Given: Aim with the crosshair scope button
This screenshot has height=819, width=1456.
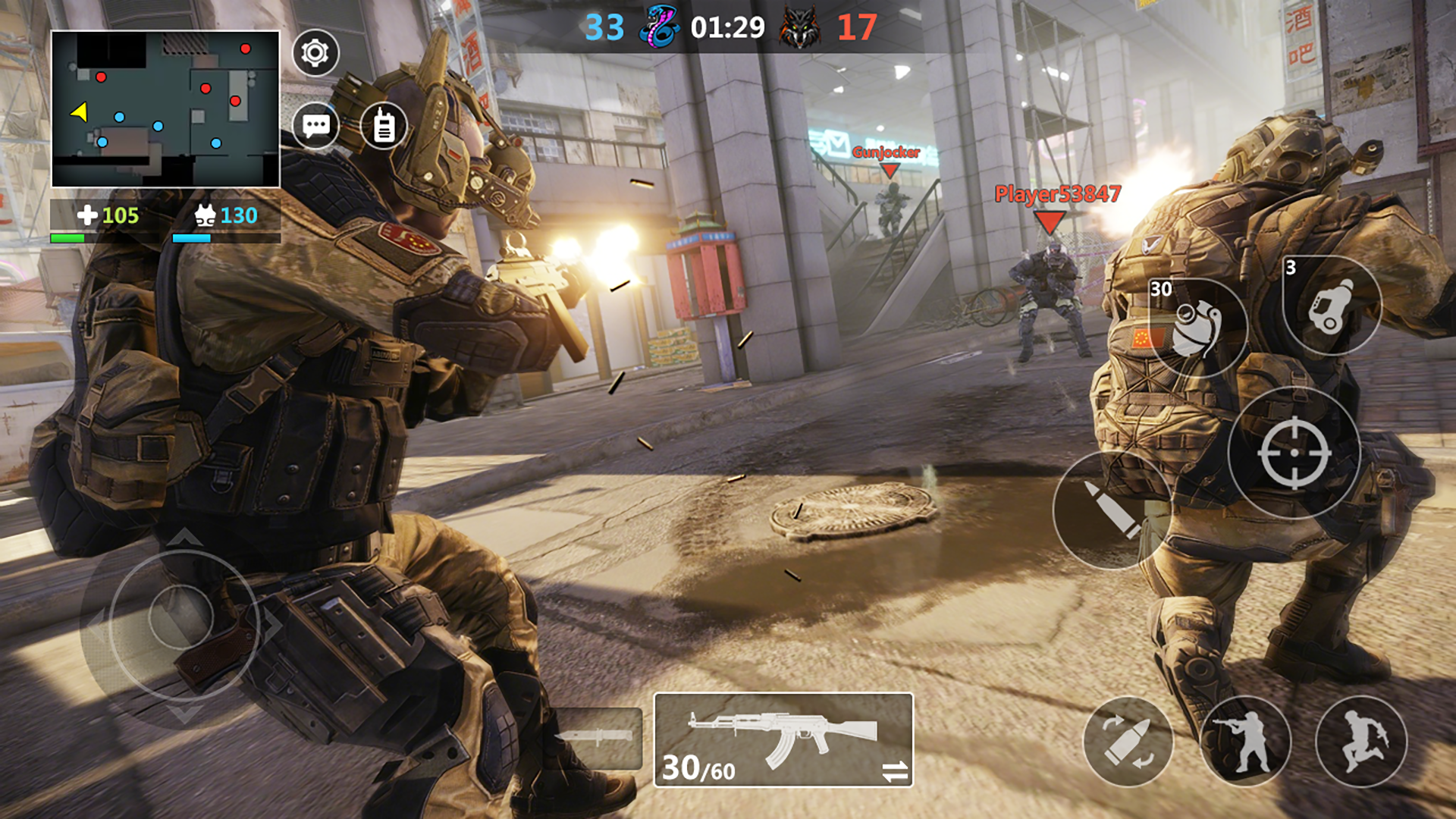Looking at the screenshot, I should (1294, 453).
